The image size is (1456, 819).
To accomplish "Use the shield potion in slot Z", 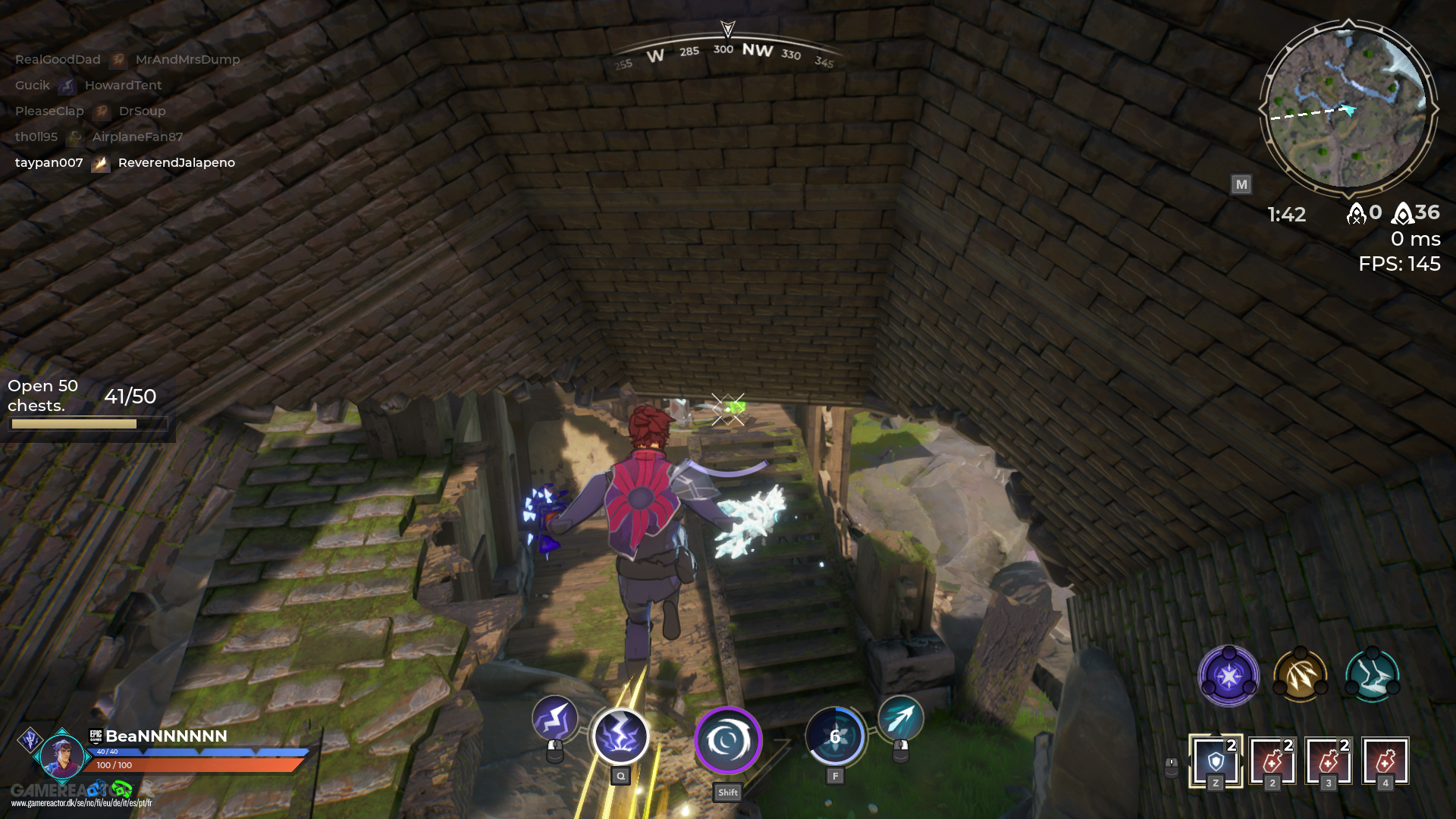I will click(x=1214, y=762).
